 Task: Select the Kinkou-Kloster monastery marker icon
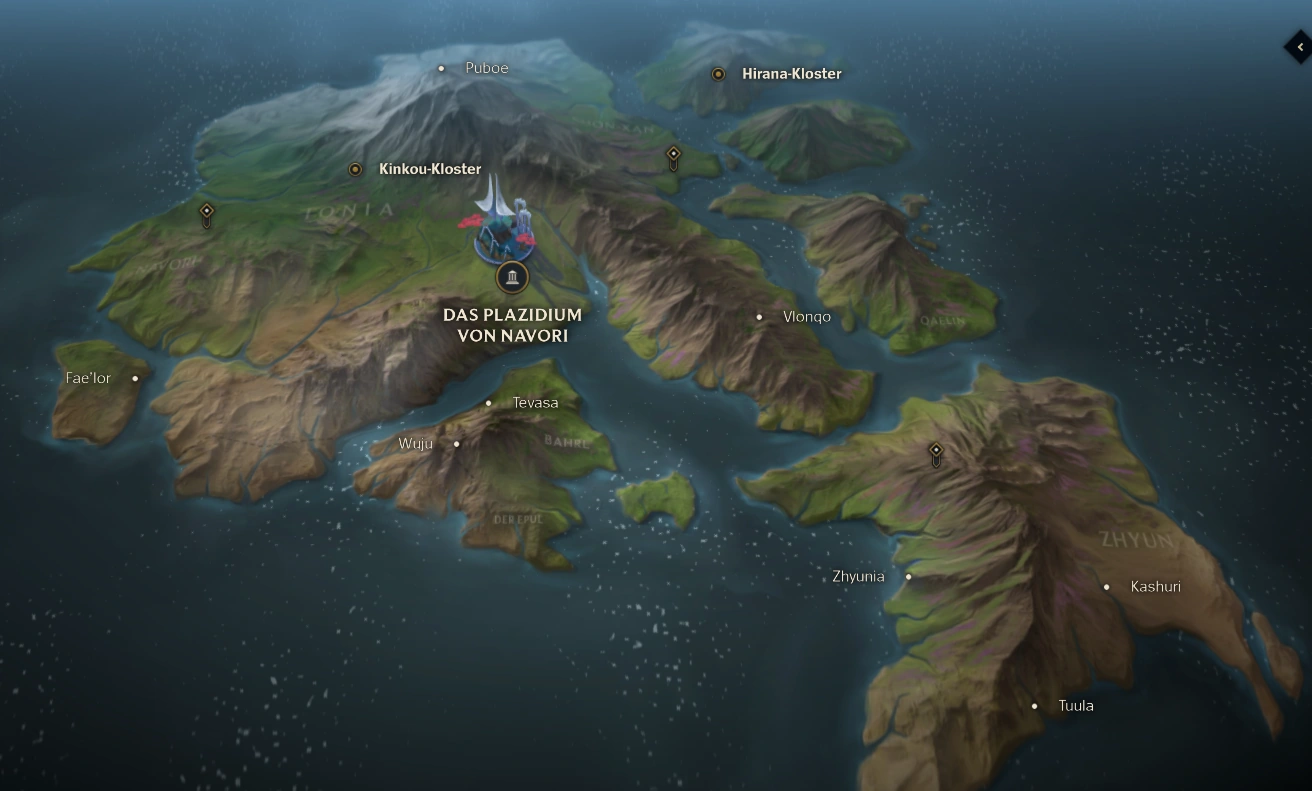[355, 169]
